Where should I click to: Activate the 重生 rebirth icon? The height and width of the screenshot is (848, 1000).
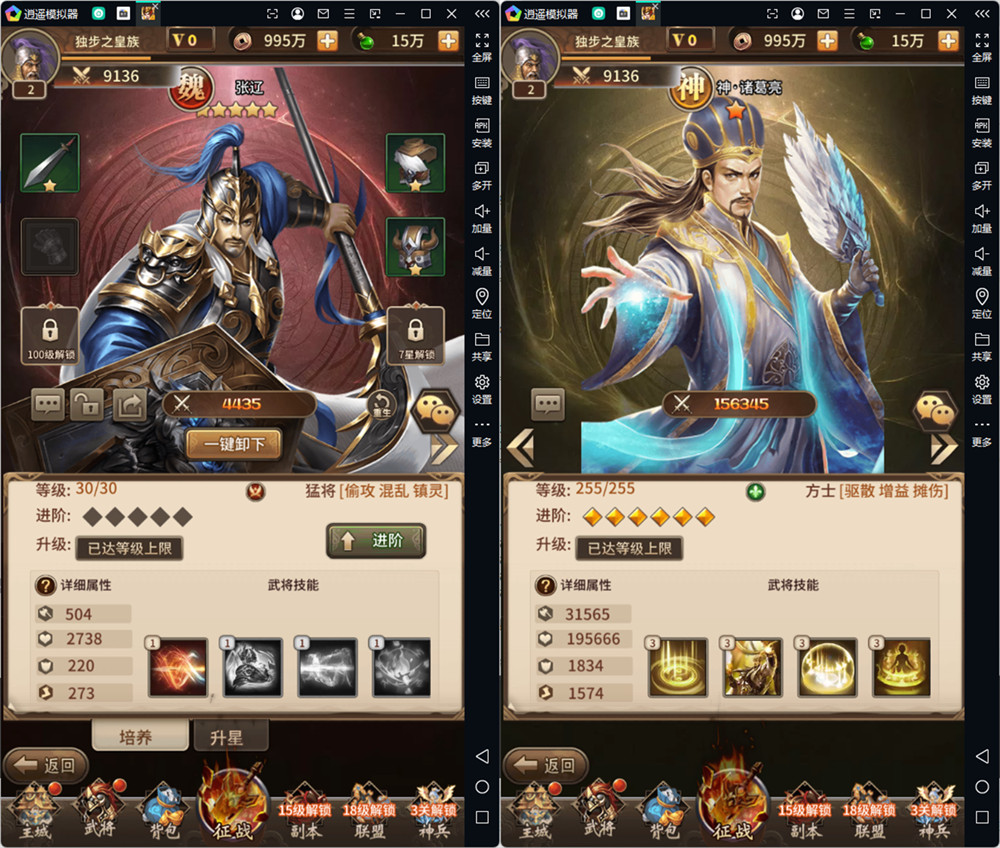pyautogui.click(x=381, y=405)
